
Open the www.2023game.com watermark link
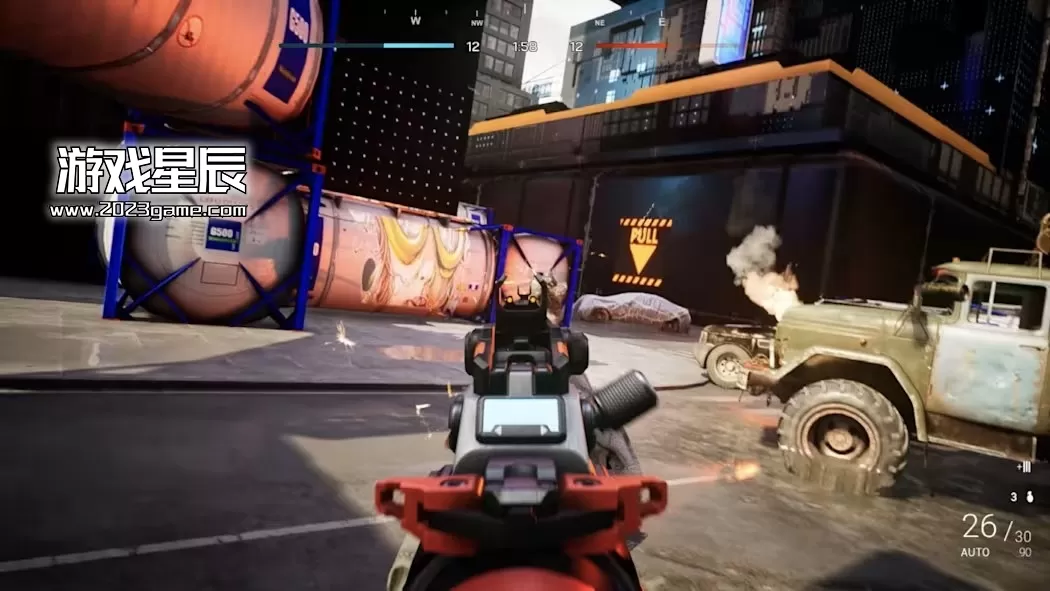pos(147,210)
